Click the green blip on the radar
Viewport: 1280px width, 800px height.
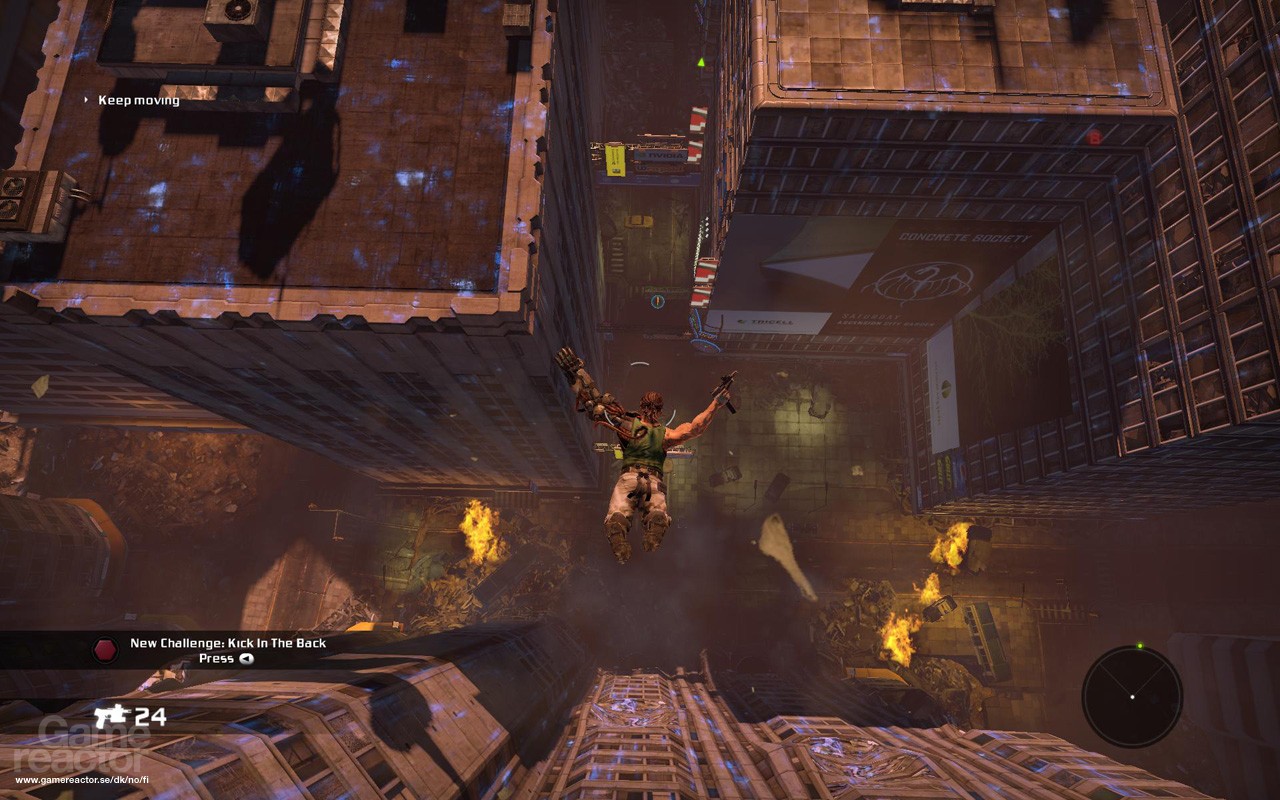coord(1140,645)
